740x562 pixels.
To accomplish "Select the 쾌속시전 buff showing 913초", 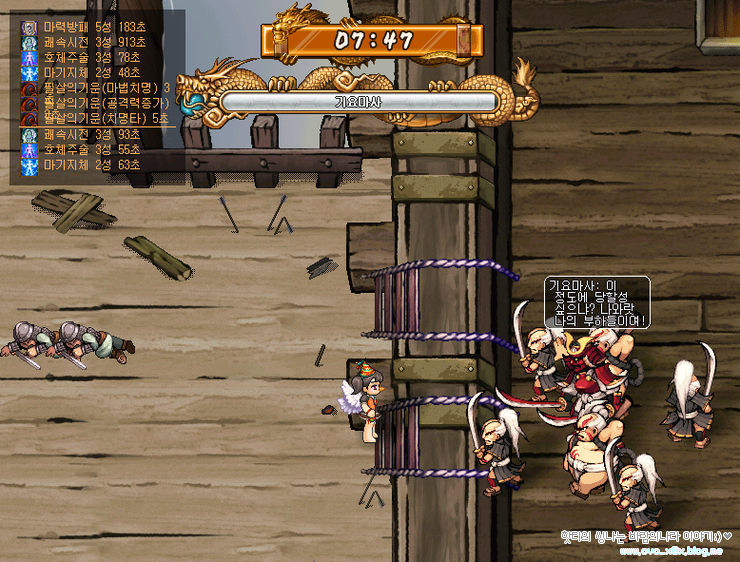I will 29,42.
